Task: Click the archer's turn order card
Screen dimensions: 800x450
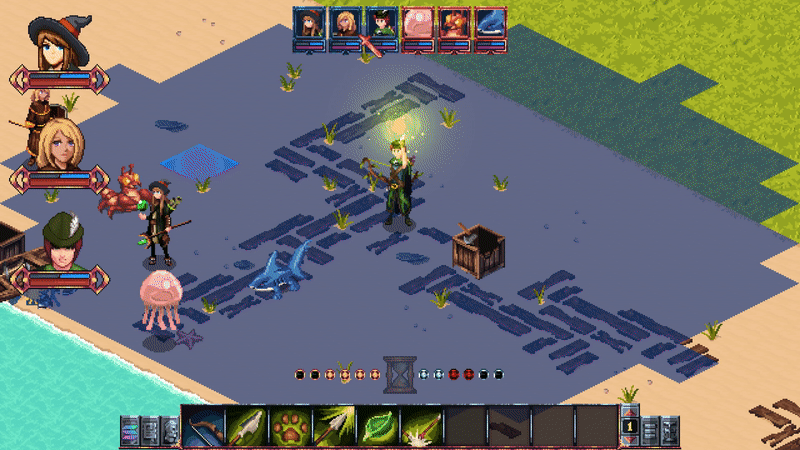Action: [381, 24]
